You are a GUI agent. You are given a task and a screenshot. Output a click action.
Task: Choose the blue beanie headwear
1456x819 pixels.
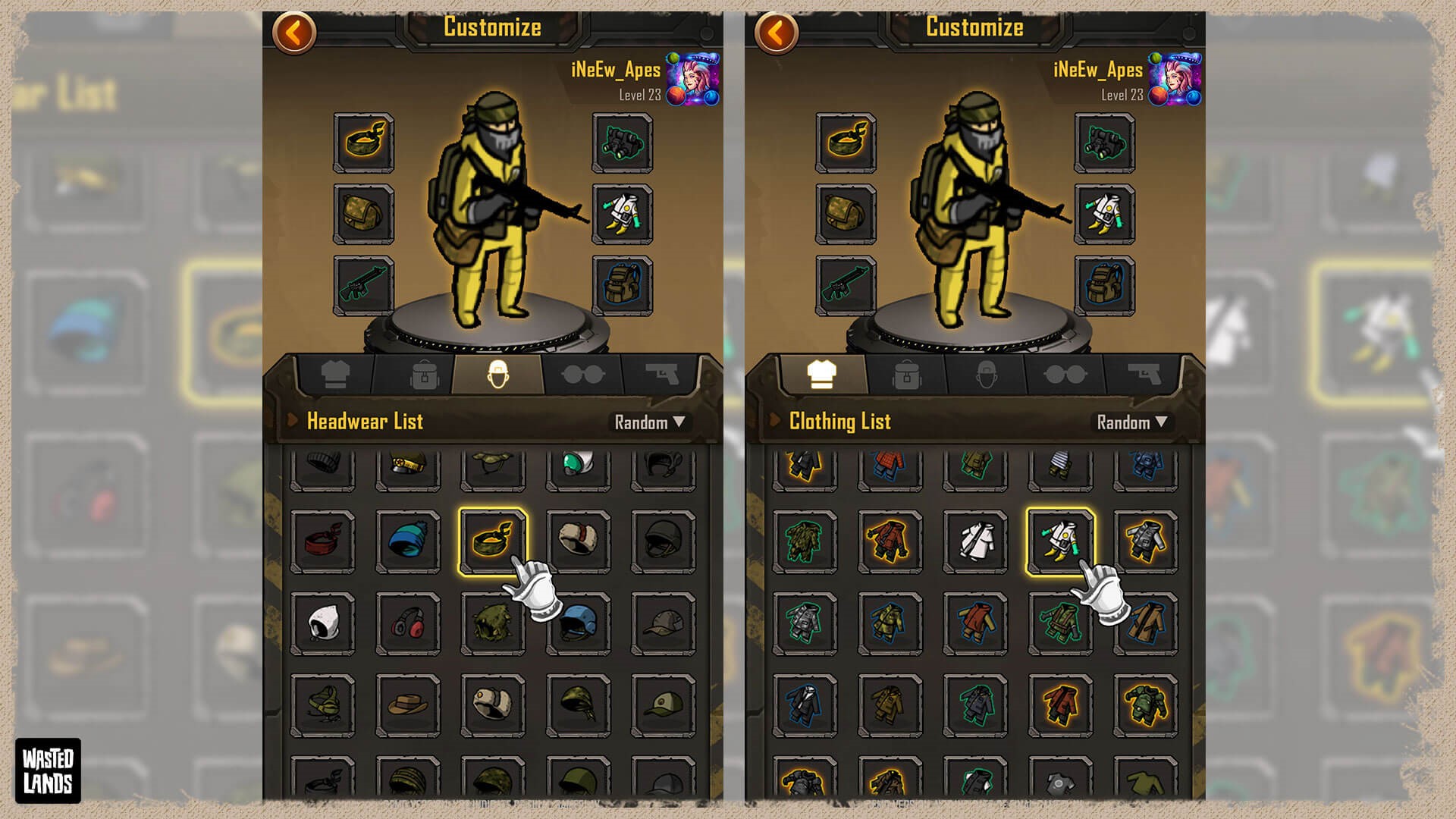click(x=408, y=541)
